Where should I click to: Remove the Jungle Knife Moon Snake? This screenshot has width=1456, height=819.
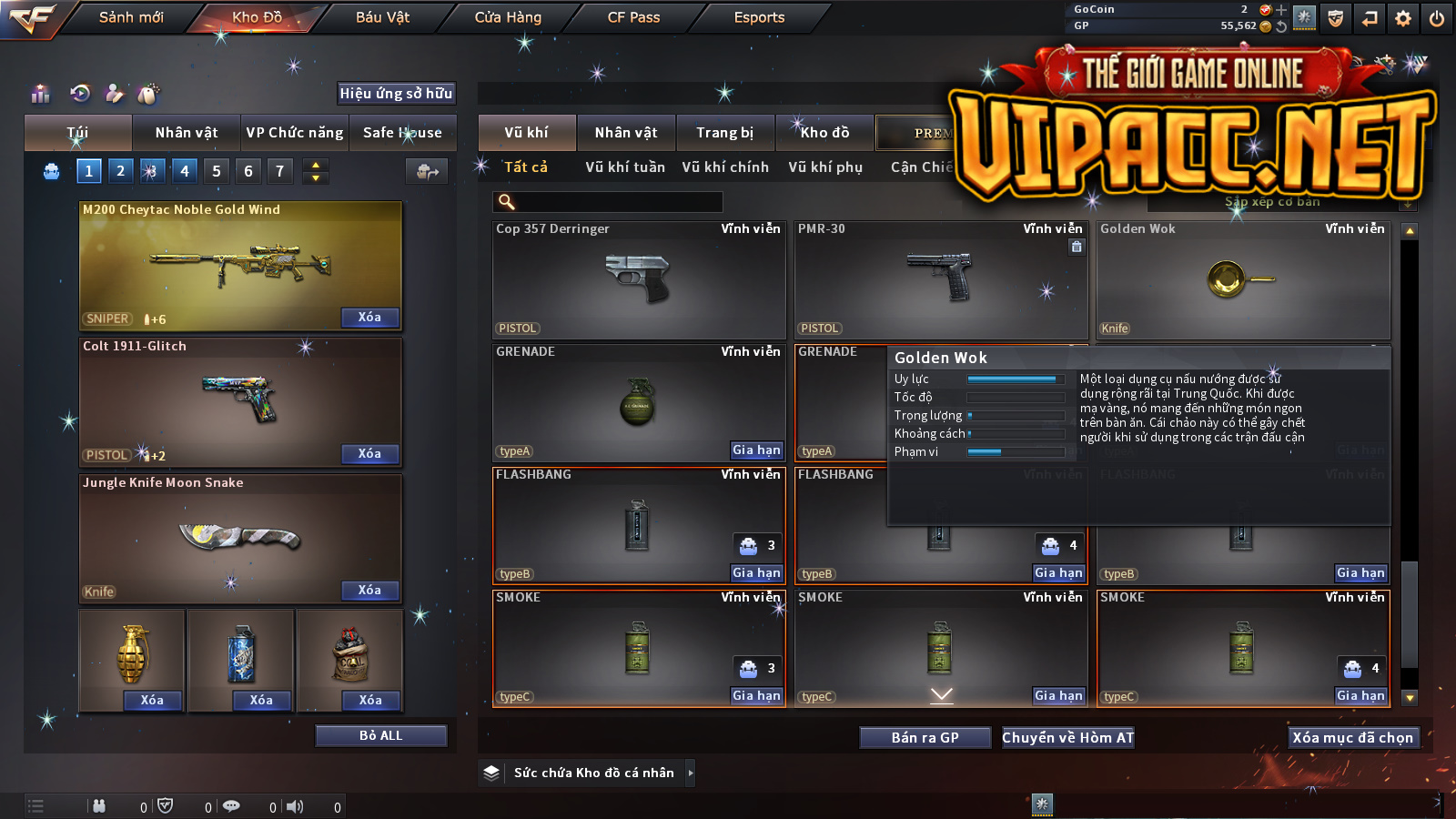[x=369, y=591]
